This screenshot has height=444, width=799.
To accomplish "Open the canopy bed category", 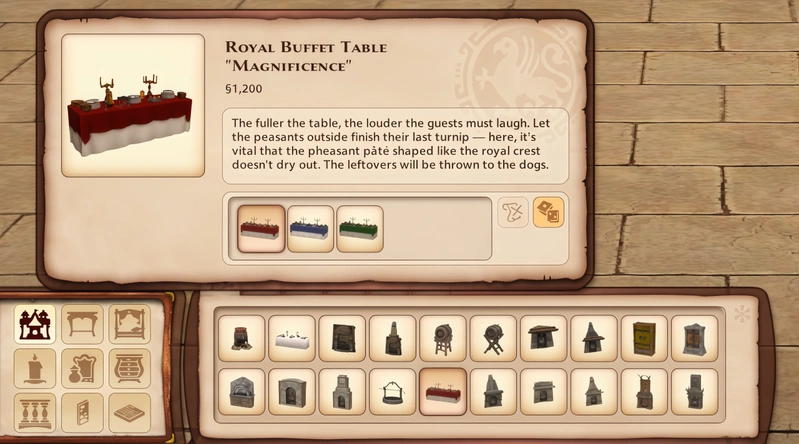I will [x=129, y=324].
